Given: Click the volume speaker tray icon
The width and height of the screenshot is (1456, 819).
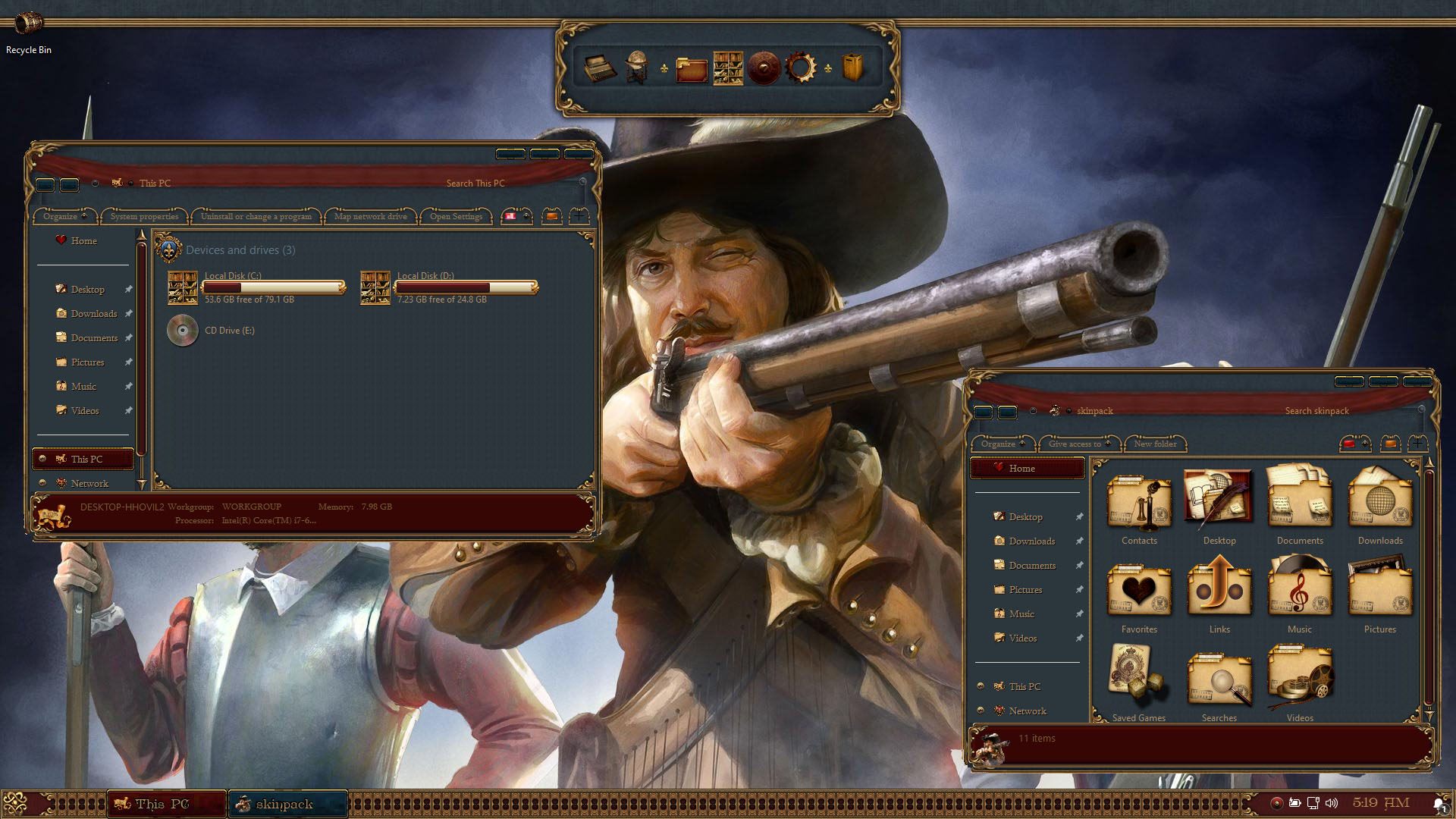Looking at the screenshot, I should coord(1332,803).
